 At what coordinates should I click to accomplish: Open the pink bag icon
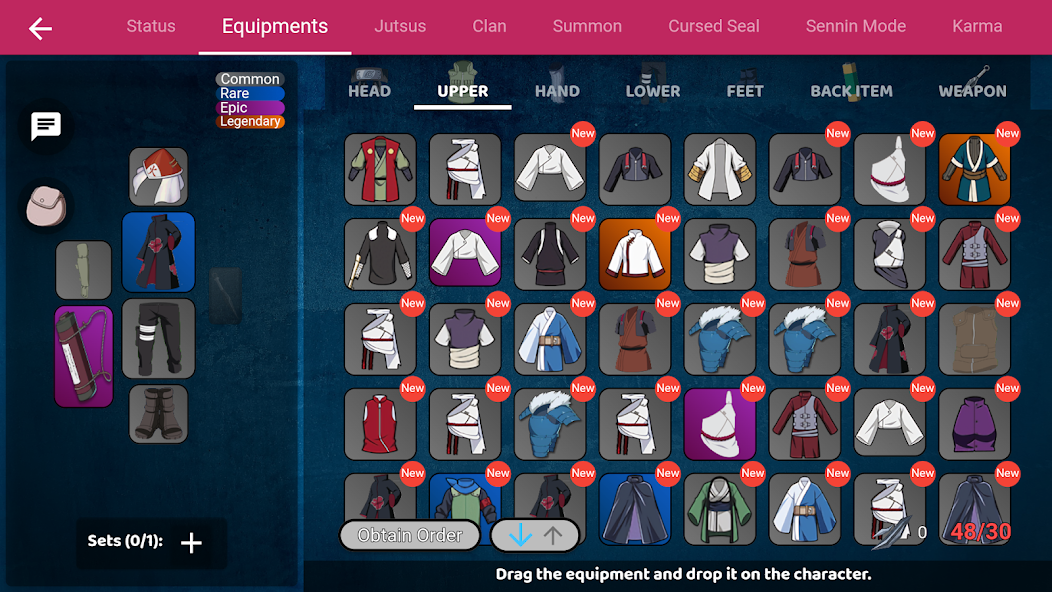45,205
